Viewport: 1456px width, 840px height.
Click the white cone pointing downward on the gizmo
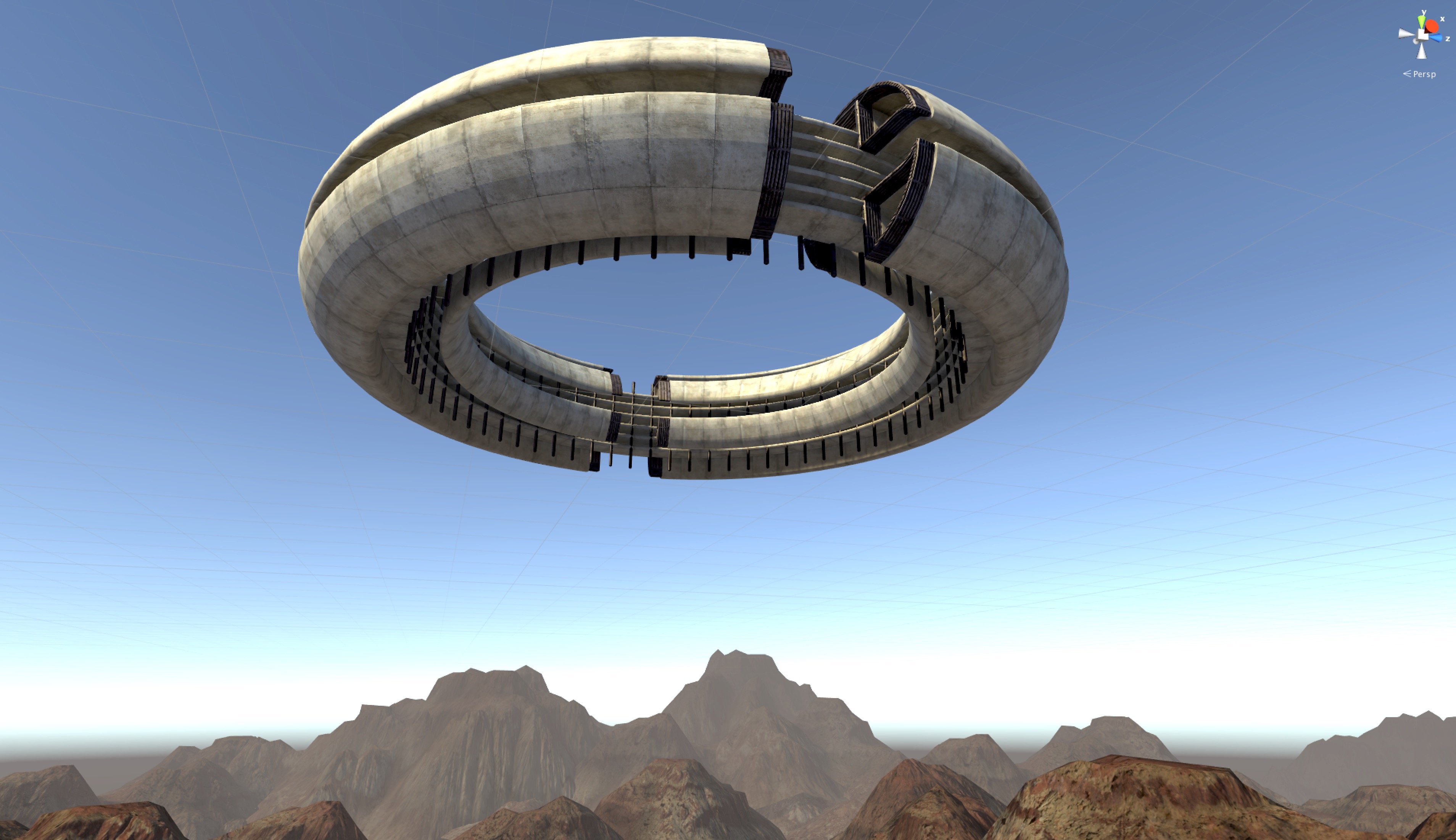tap(1422, 52)
